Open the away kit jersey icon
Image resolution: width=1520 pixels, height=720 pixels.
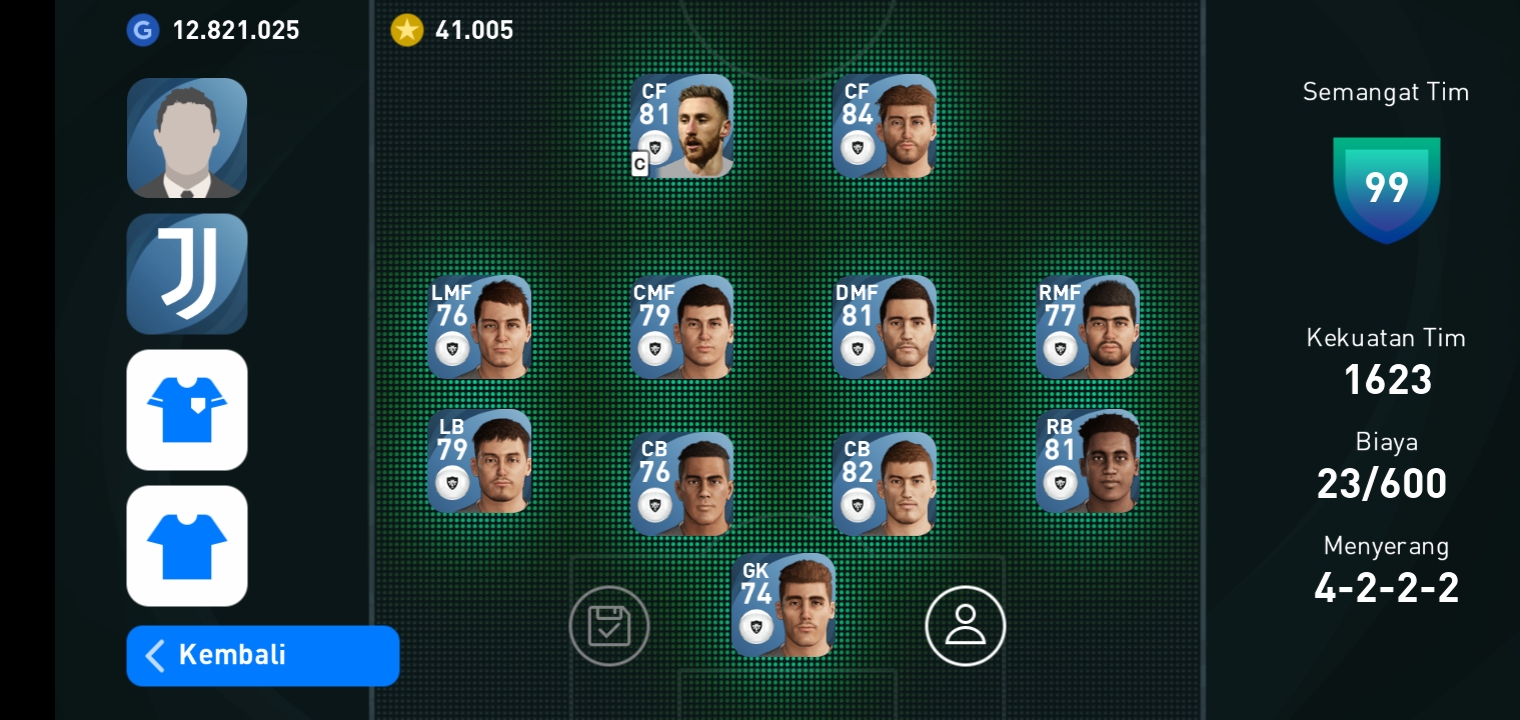187,546
